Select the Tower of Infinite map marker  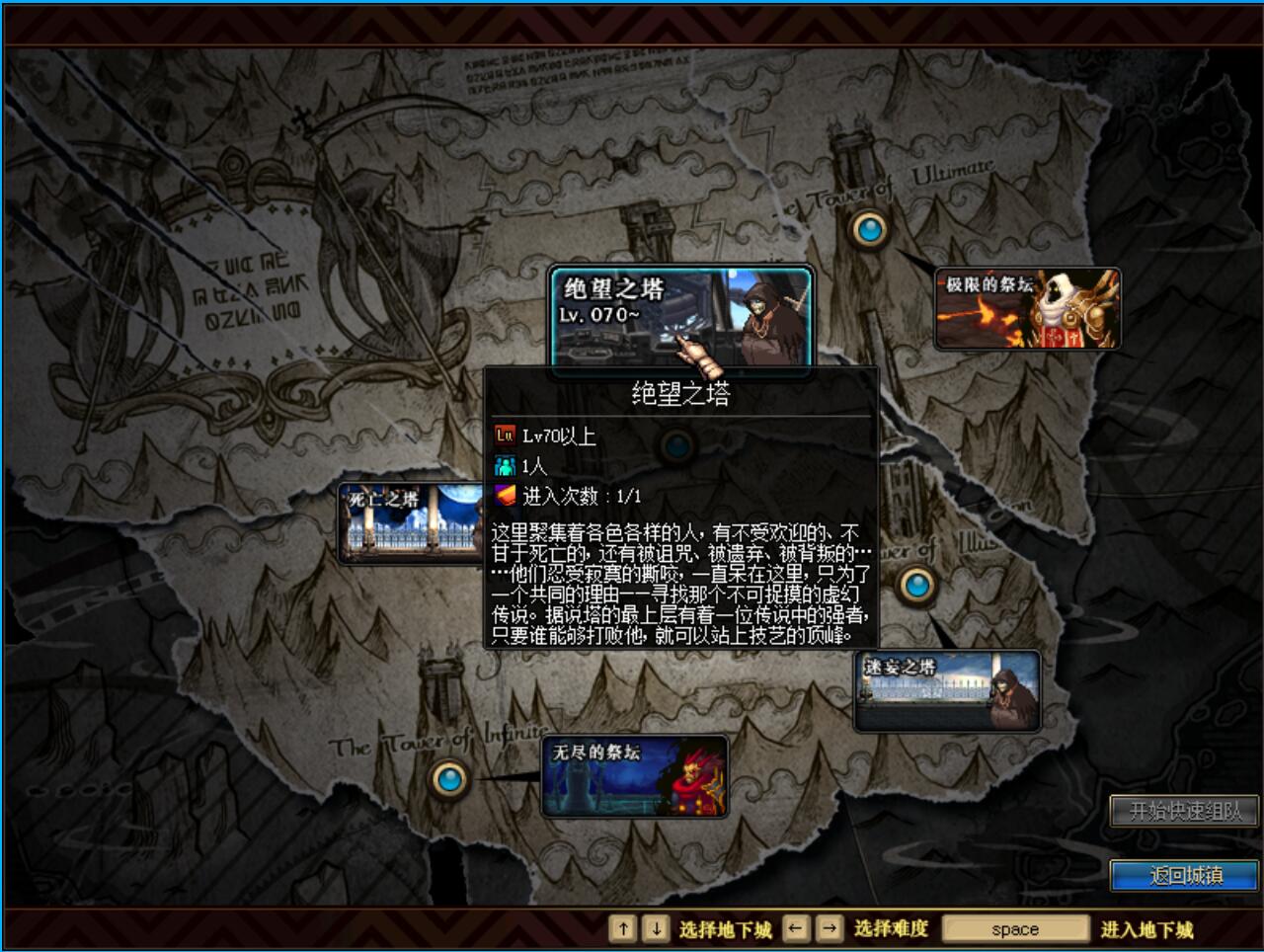[x=449, y=779]
